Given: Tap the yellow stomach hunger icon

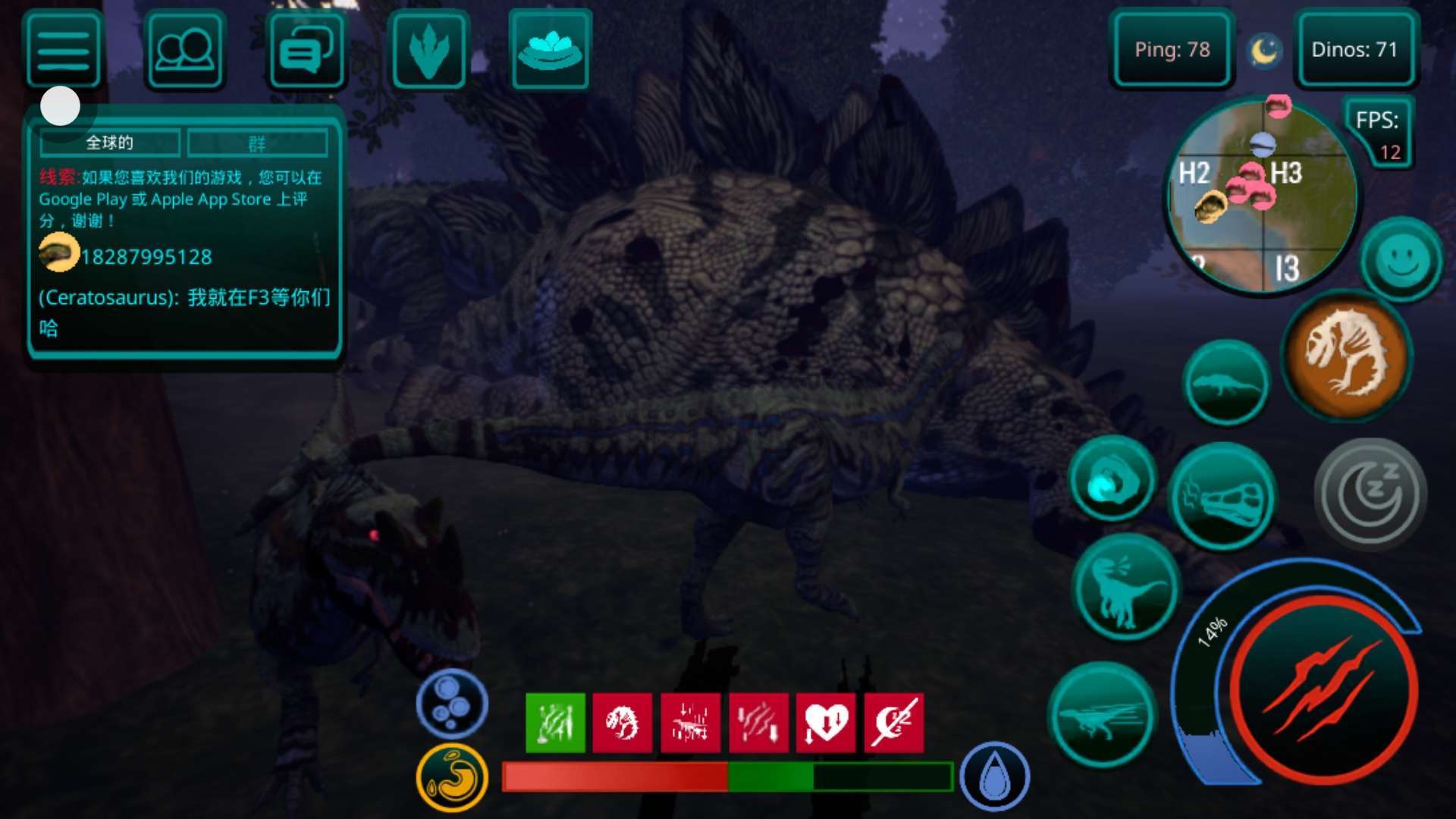Looking at the screenshot, I should click(x=452, y=777).
